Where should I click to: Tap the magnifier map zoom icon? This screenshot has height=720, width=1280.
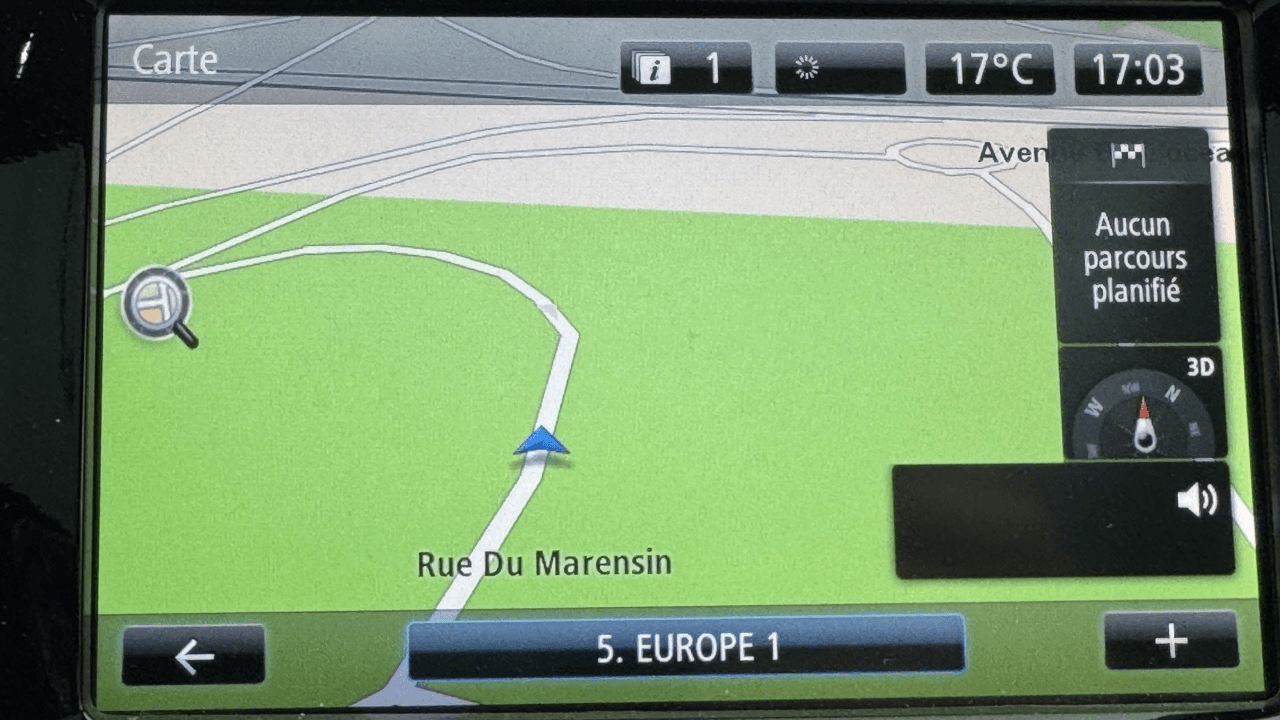coord(159,304)
